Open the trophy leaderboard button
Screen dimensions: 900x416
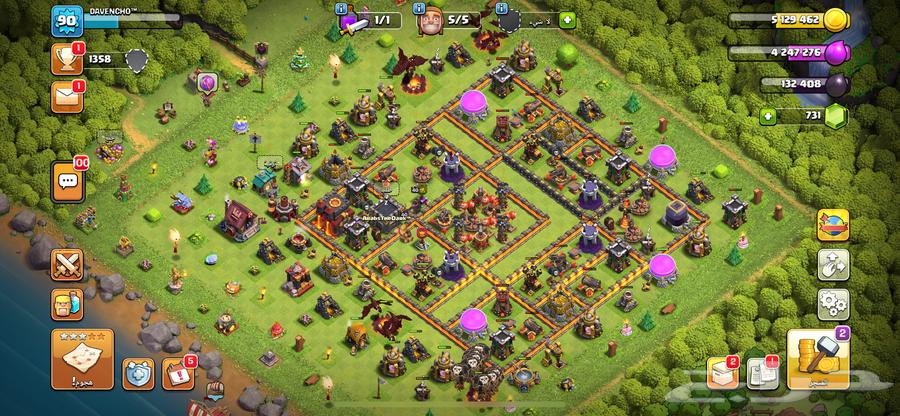(x=67, y=59)
